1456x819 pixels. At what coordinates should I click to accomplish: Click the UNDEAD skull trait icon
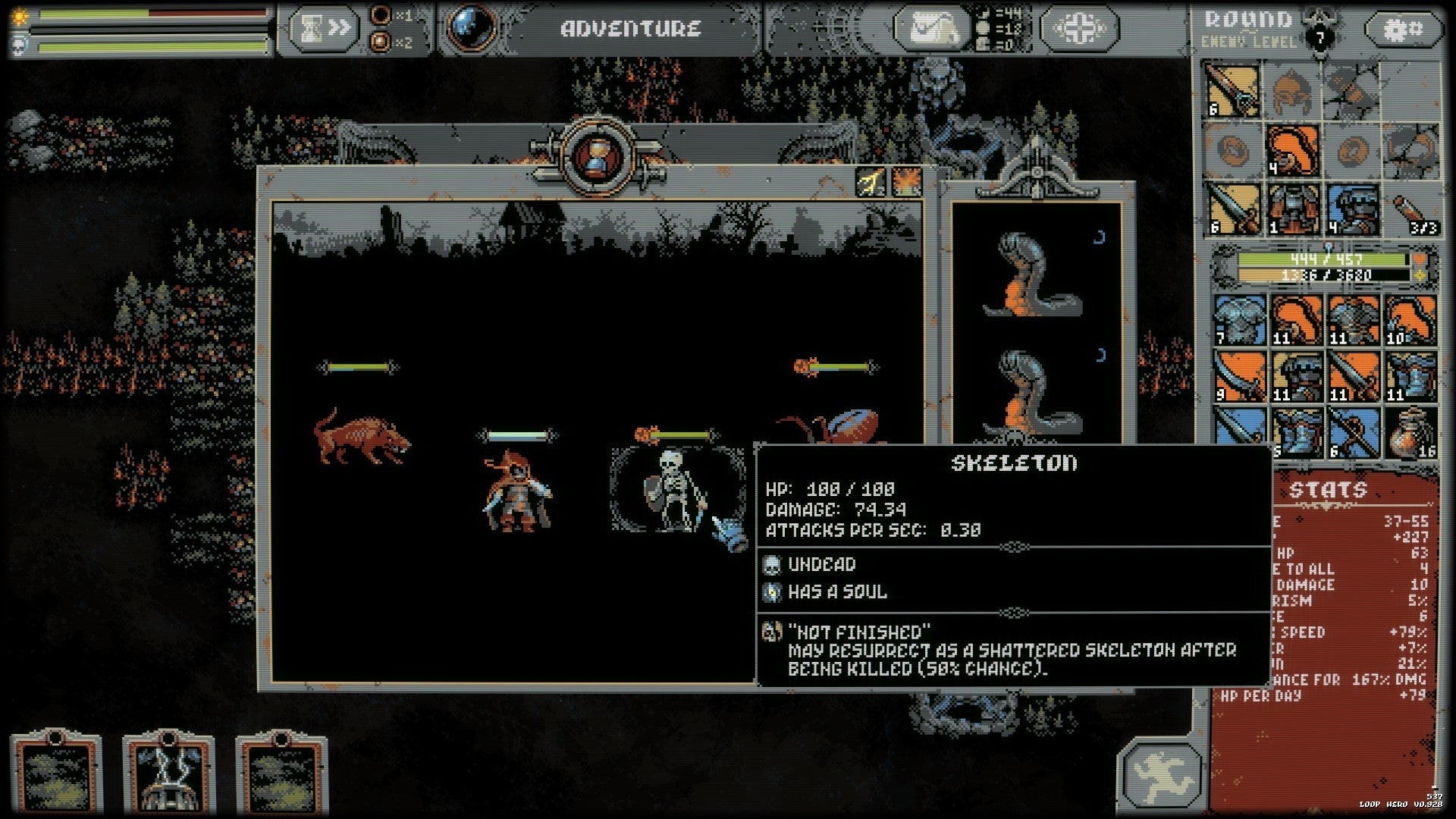tap(774, 565)
